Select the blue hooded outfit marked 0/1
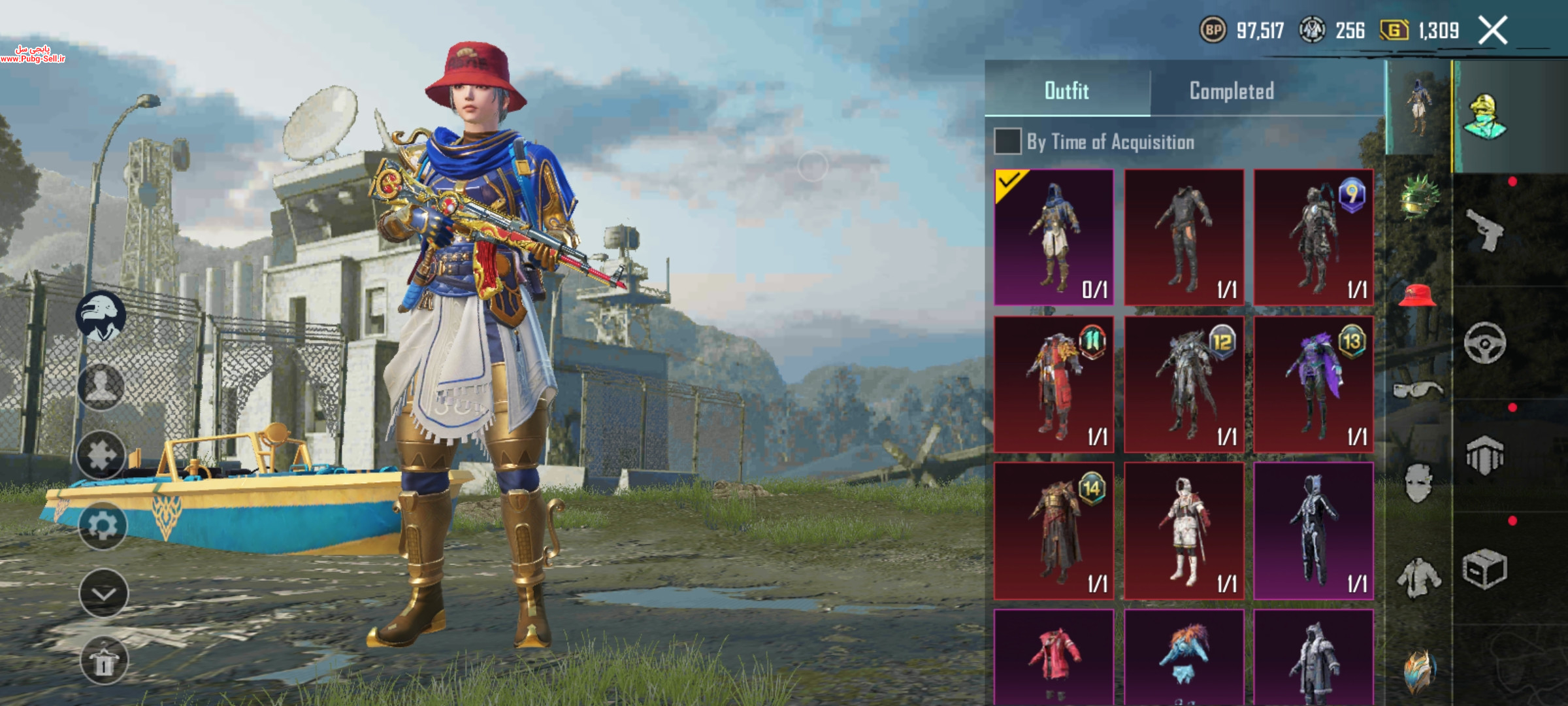The height and width of the screenshot is (706, 1568). click(x=1054, y=237)
